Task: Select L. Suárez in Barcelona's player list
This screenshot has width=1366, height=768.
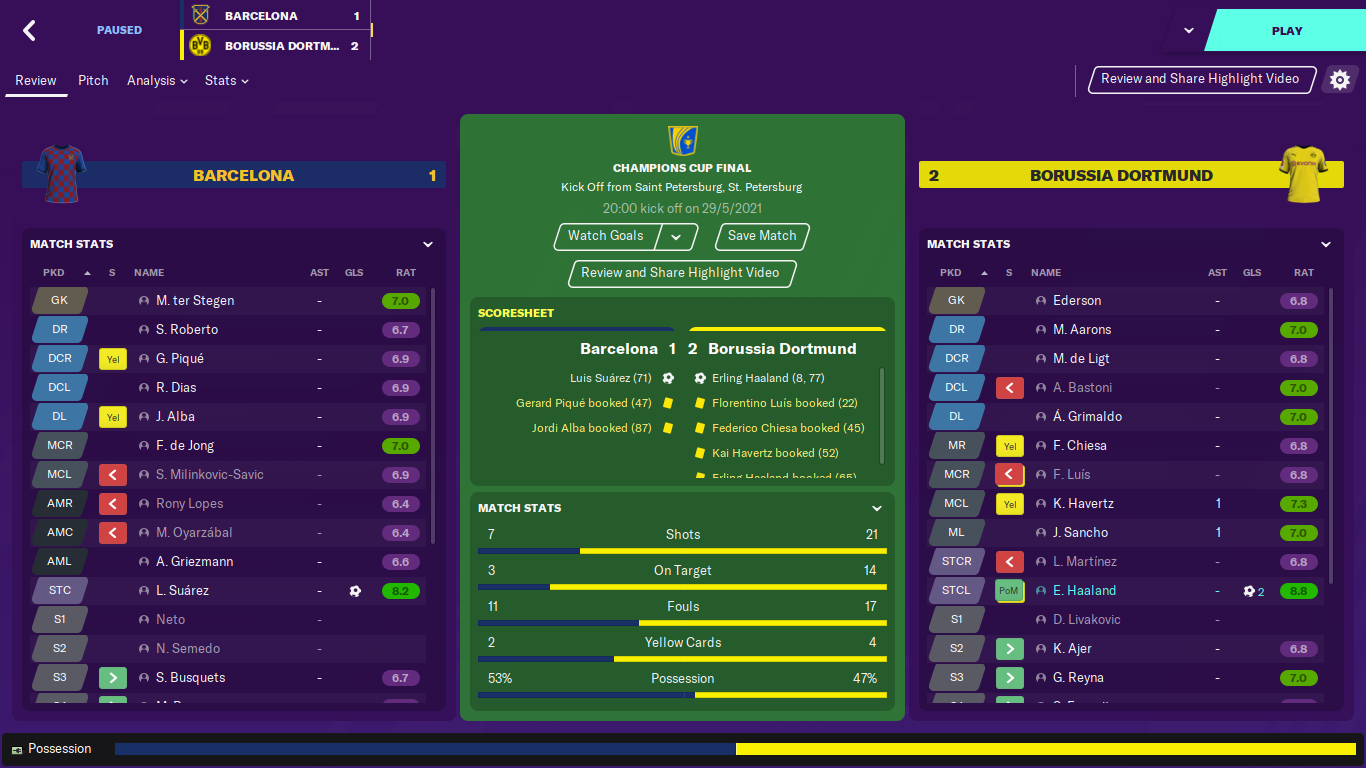Action: click(x=183, y=591)
